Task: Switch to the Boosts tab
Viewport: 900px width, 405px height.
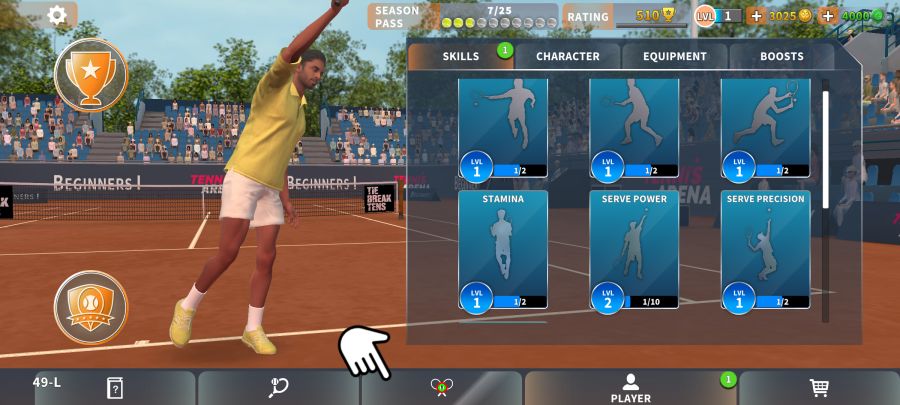Action: 781,57
